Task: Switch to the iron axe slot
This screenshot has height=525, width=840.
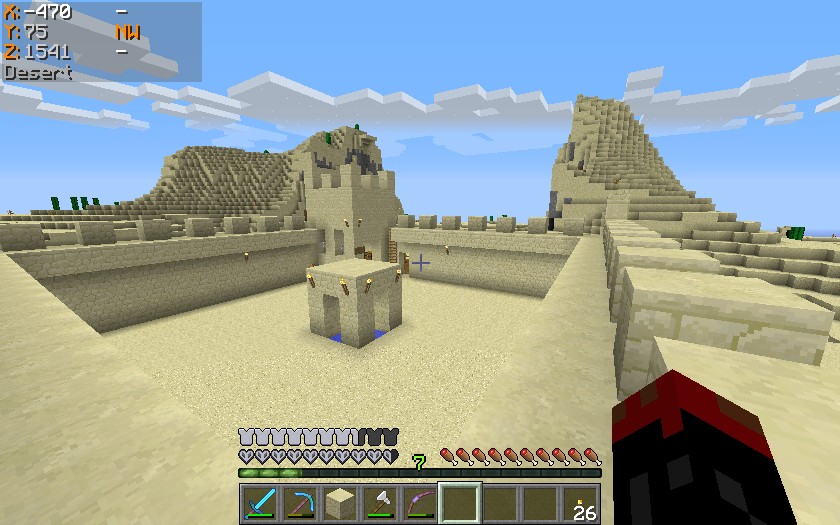Action: coord(380,503)
